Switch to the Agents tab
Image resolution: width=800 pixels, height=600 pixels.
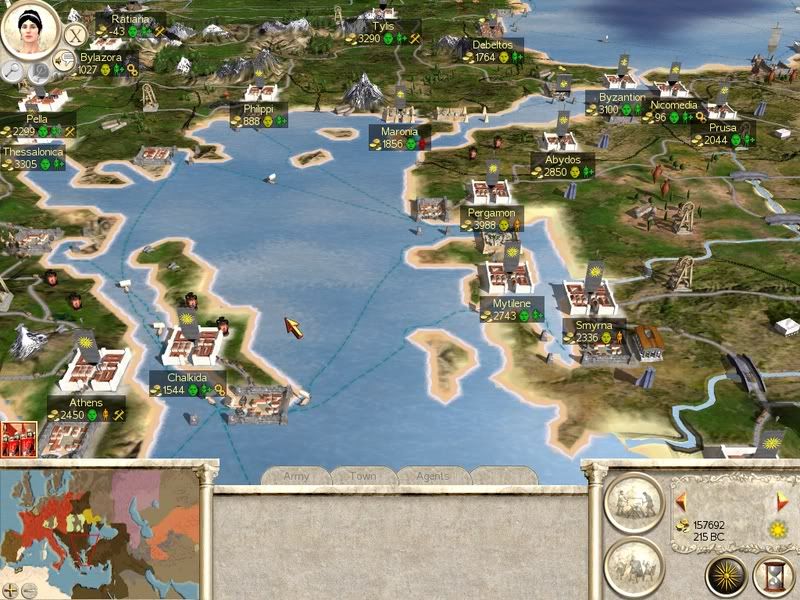tap(434, 476)
